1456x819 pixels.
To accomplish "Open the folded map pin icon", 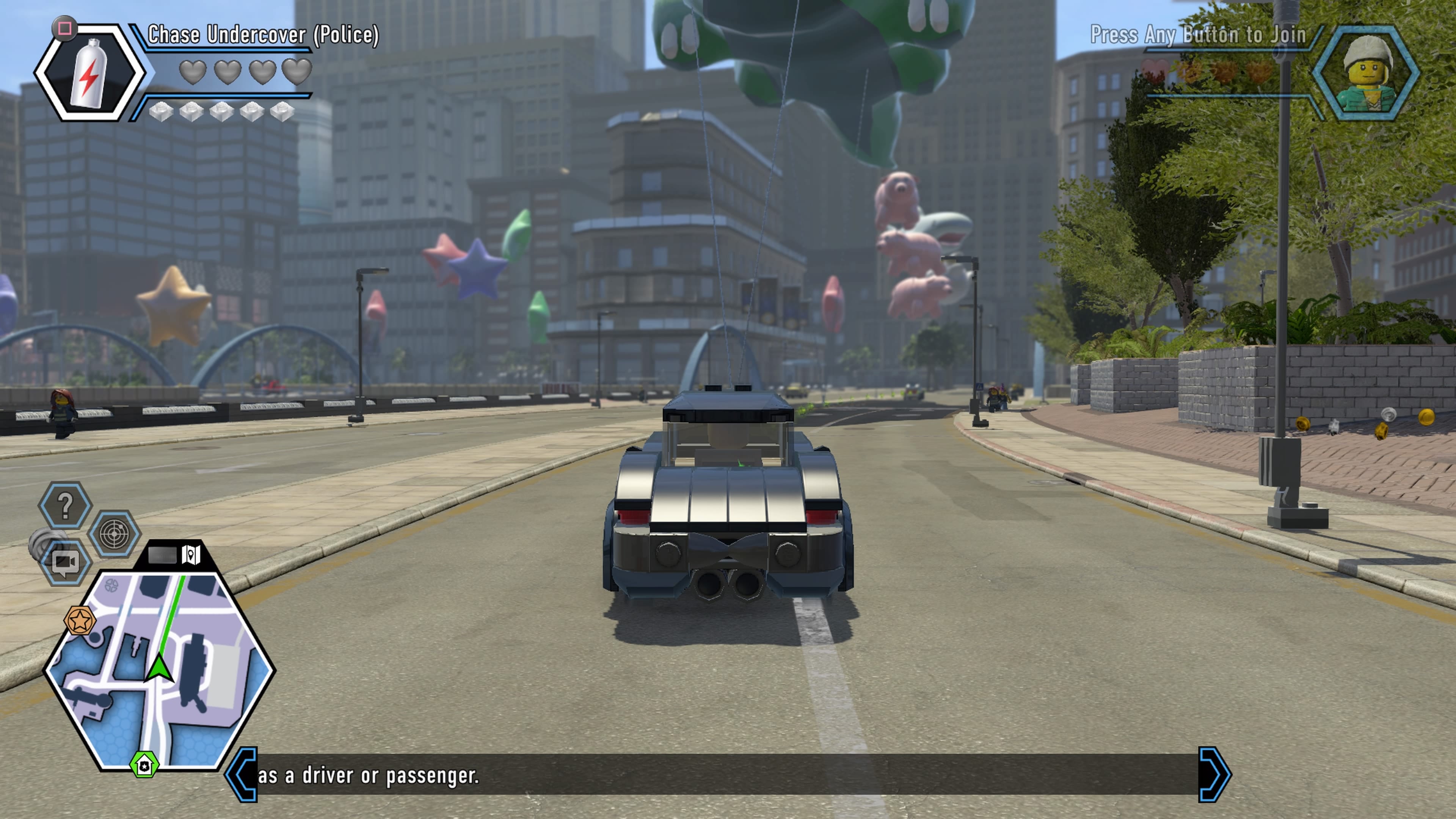I will (x=191, y=554).
